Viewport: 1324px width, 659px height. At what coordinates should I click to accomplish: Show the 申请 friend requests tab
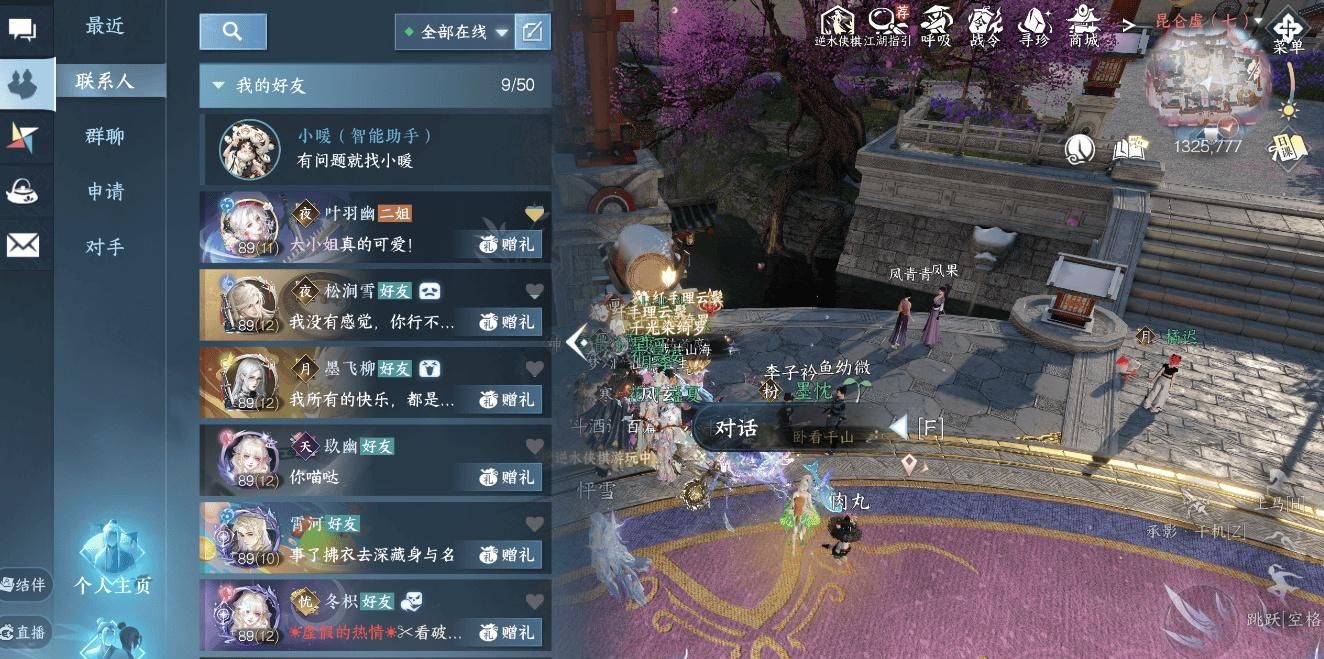point(105,192)
